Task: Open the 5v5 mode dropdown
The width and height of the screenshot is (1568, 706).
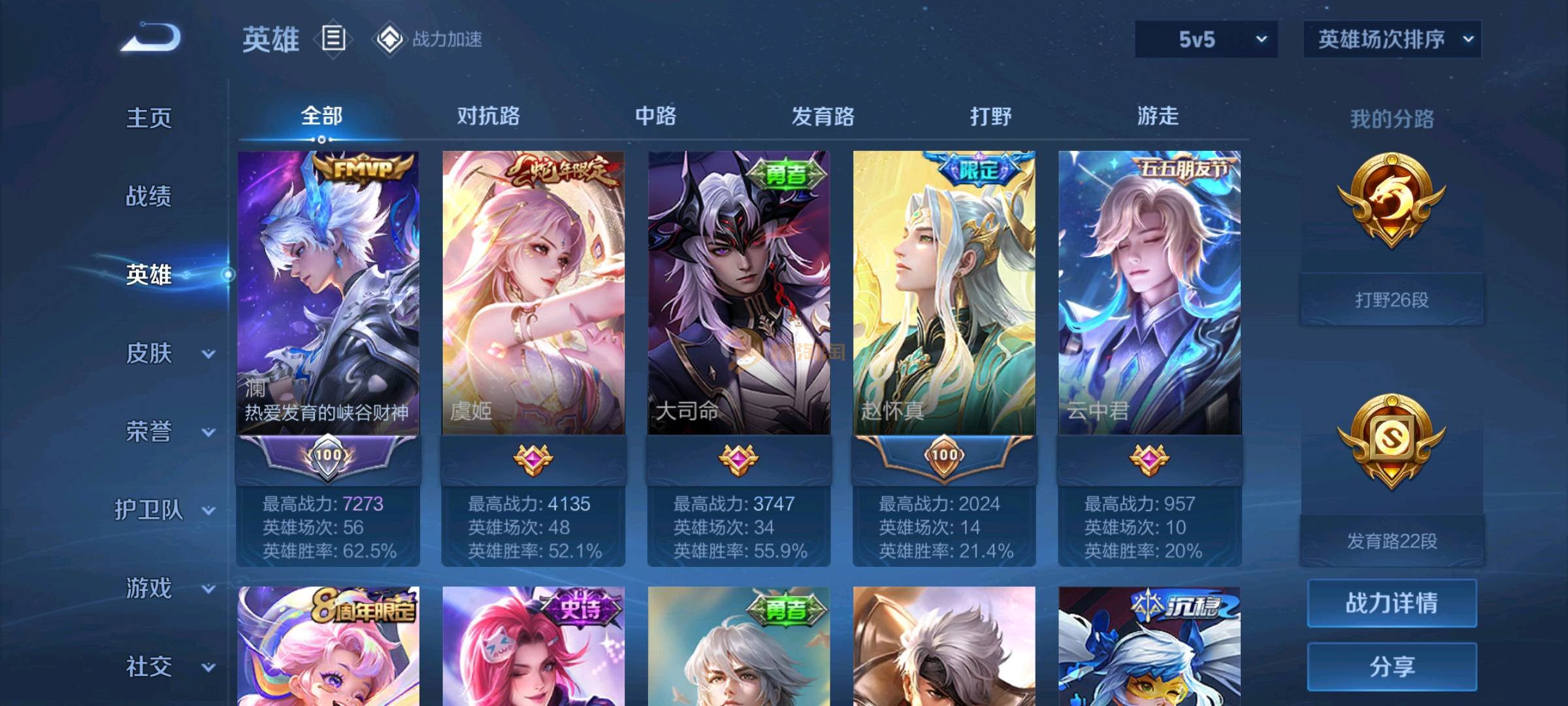Action: pyautogui.click(x=1206, y=39)
